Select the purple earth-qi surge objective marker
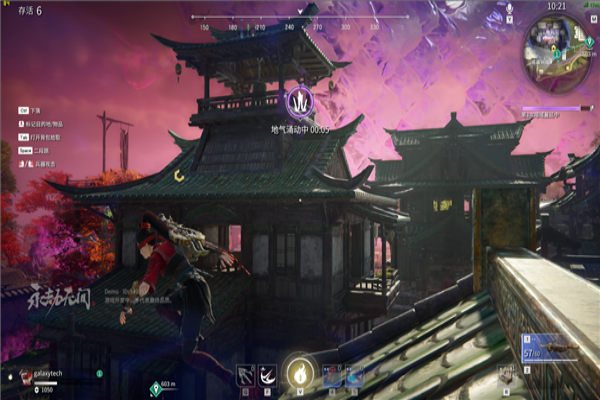600x400 pixels. tap(300, 102)
